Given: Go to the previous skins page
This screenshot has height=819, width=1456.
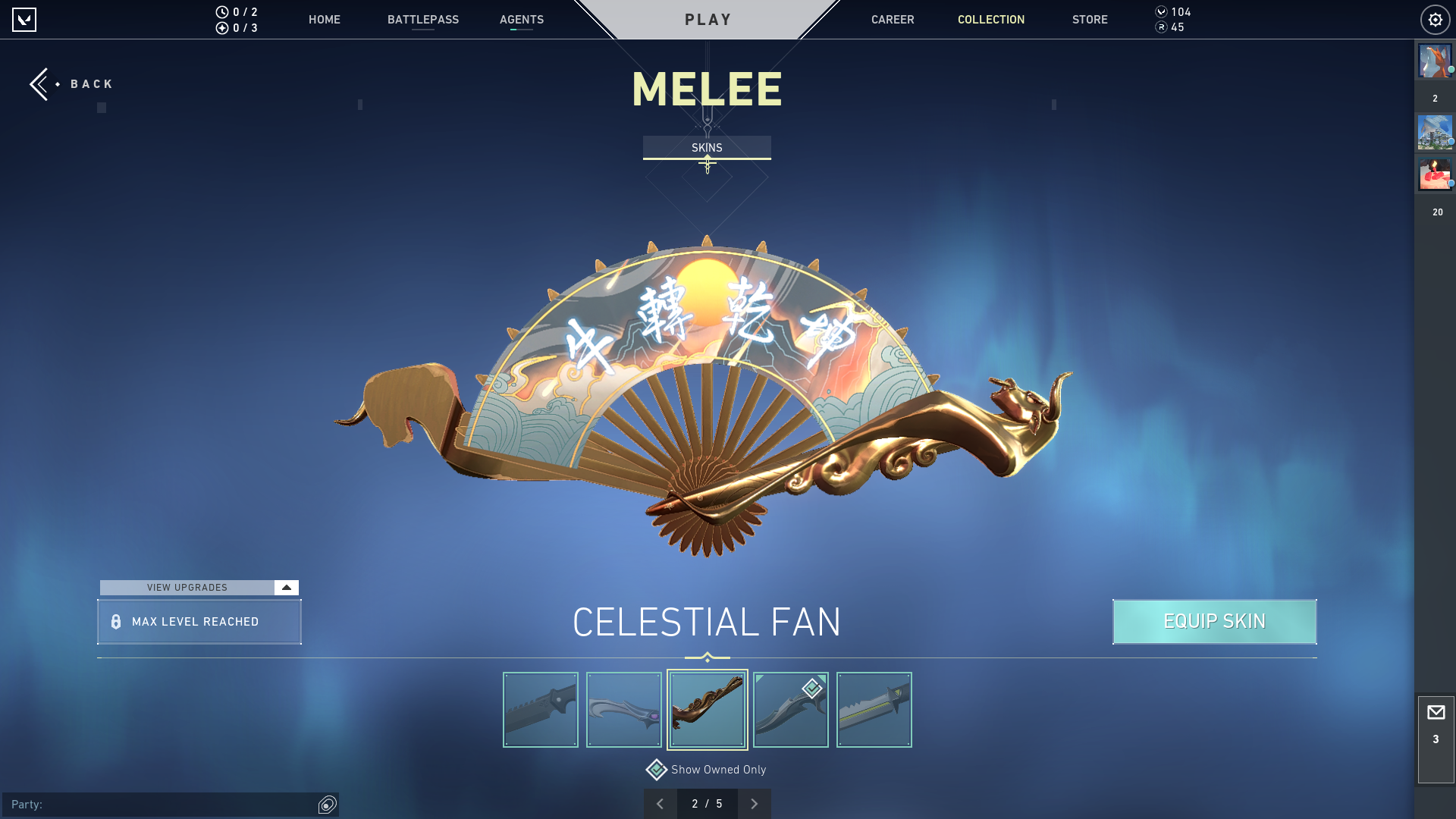Looking at the screenshot, I should (660, 804).
